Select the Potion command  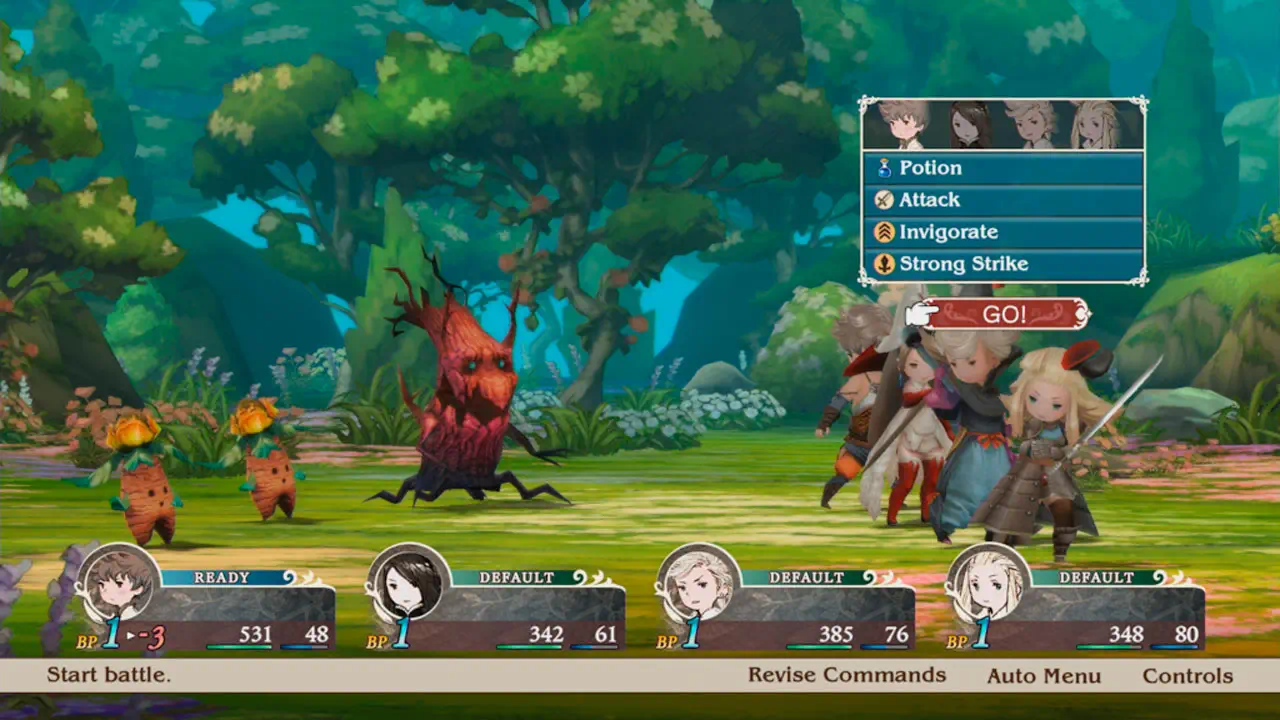[x=1002, y=168]
